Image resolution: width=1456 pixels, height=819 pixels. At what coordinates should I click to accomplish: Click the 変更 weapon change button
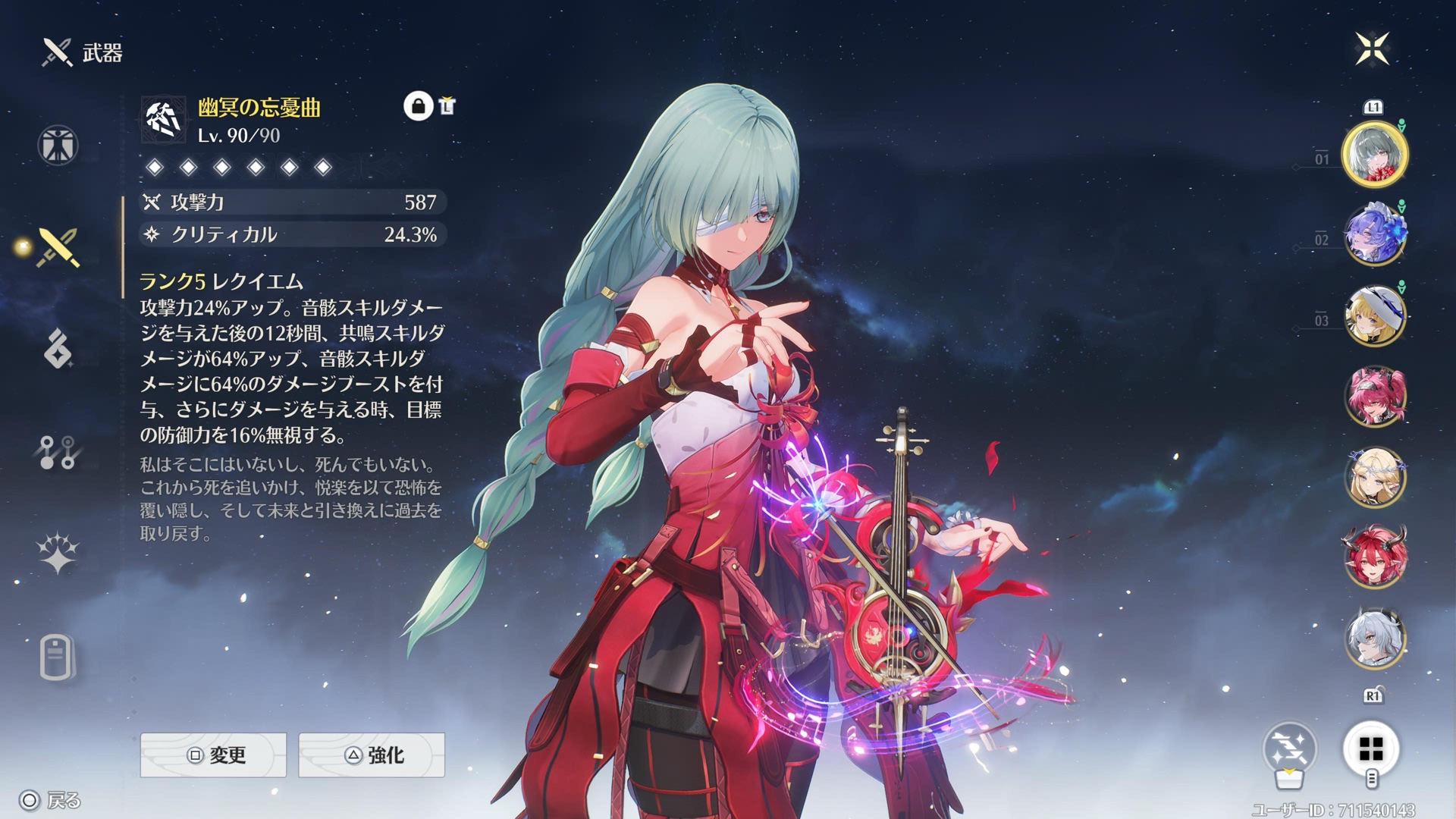tap(213, 755)
